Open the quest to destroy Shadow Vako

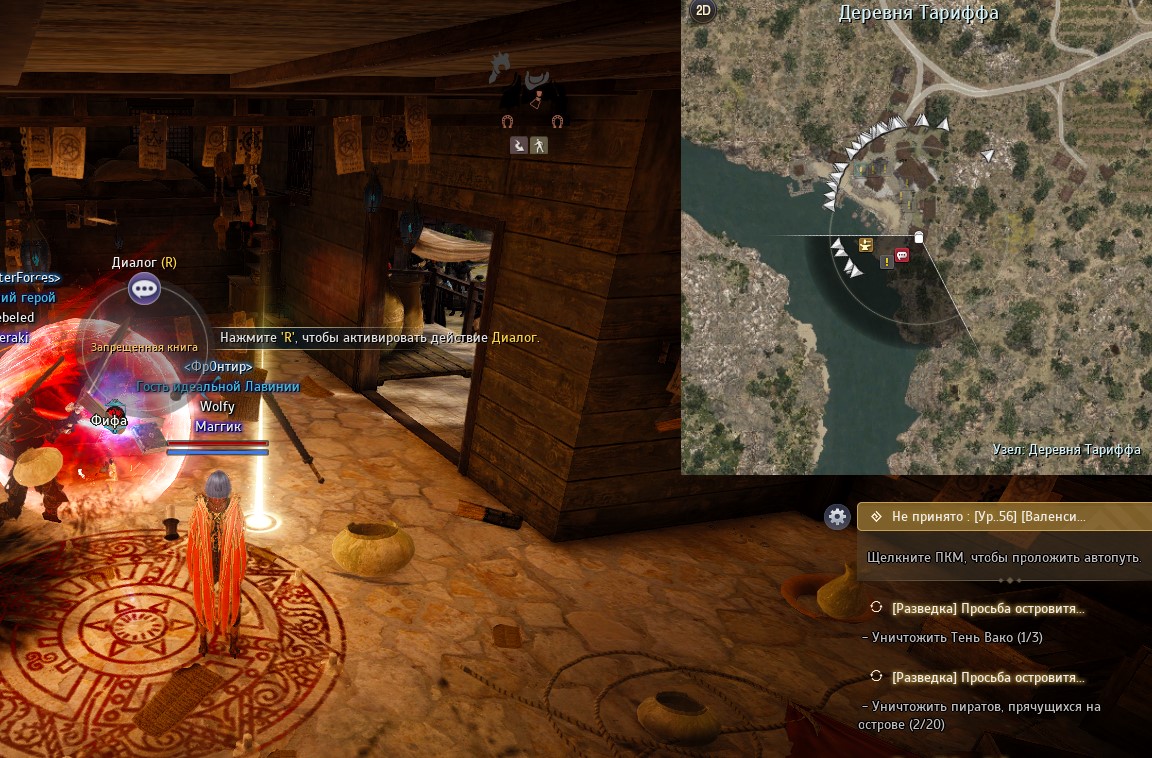(987, 608)
